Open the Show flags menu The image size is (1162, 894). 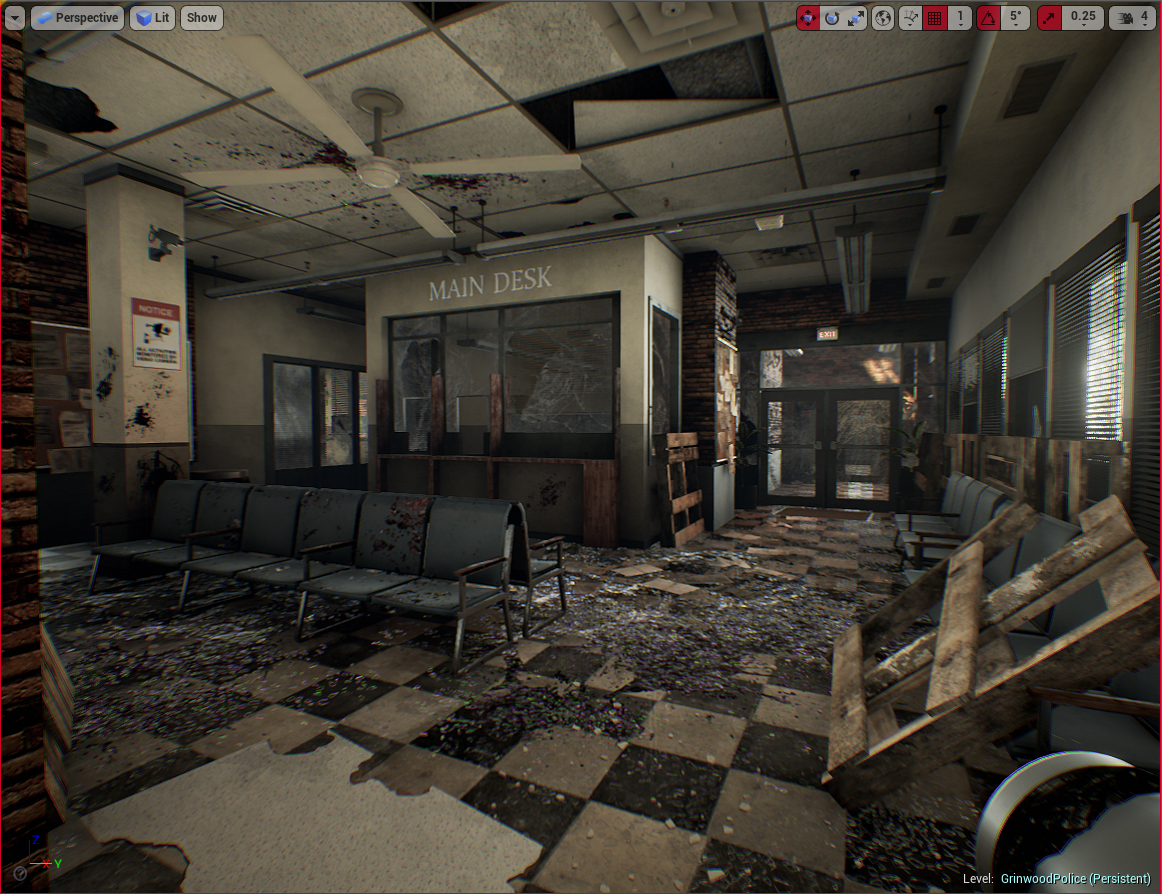202,17
